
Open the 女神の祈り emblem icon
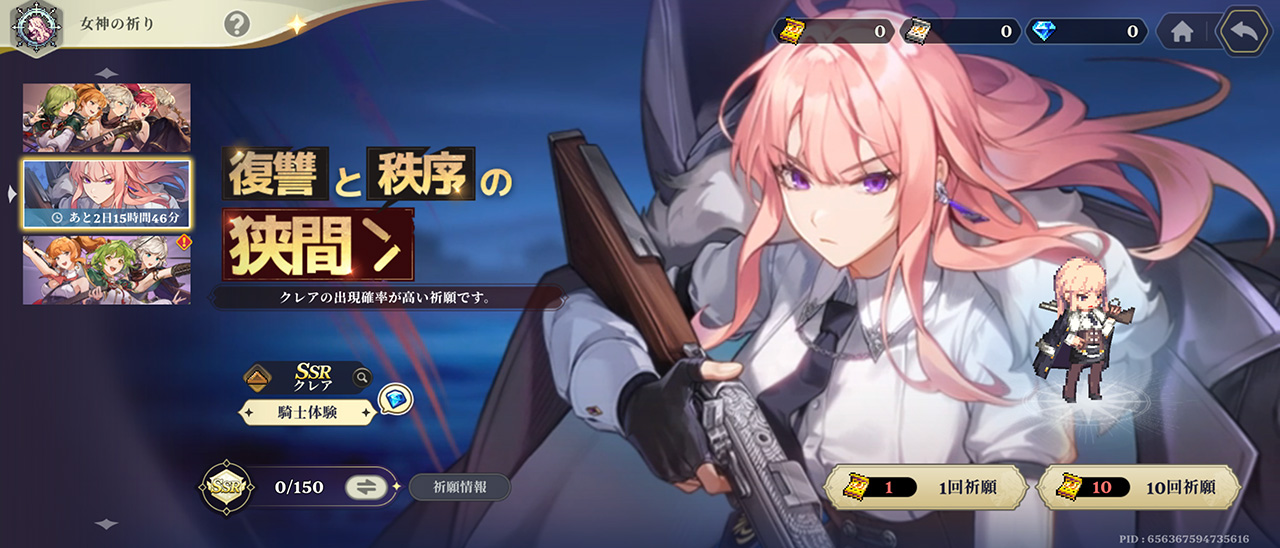coord(30,26)
